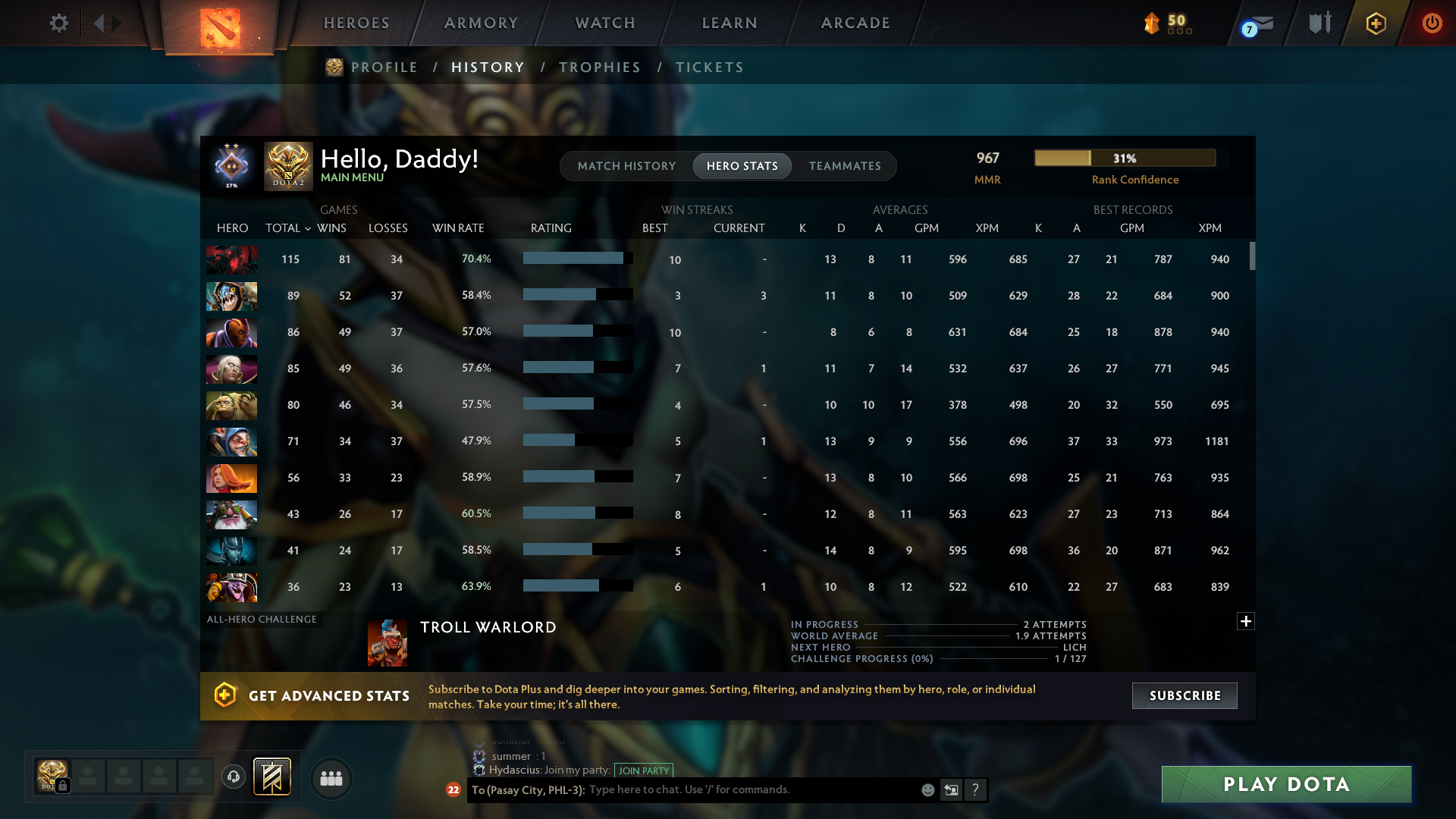Click the Subscribe button for Dota Plus
The width and height of the screenshot is (1456, 819).
coord(1184,695)
